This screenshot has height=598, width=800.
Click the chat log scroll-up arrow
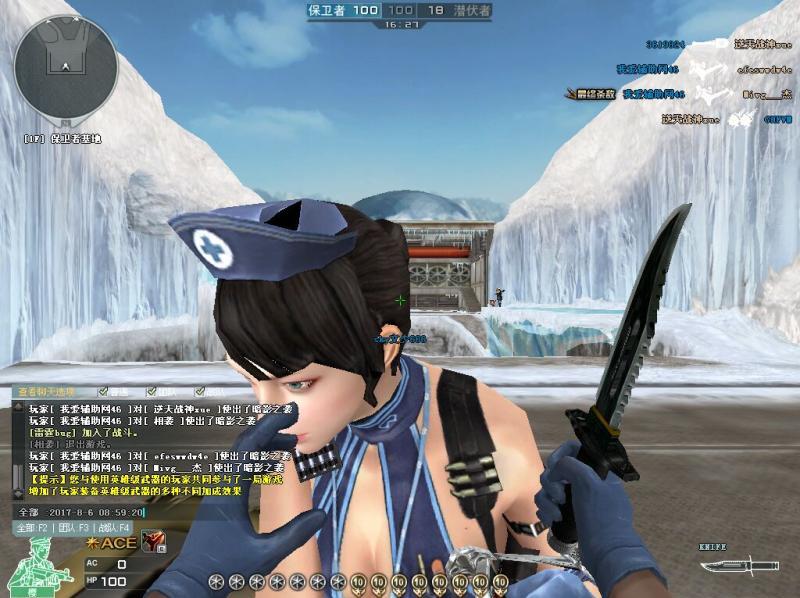click(x=16, y=406)
